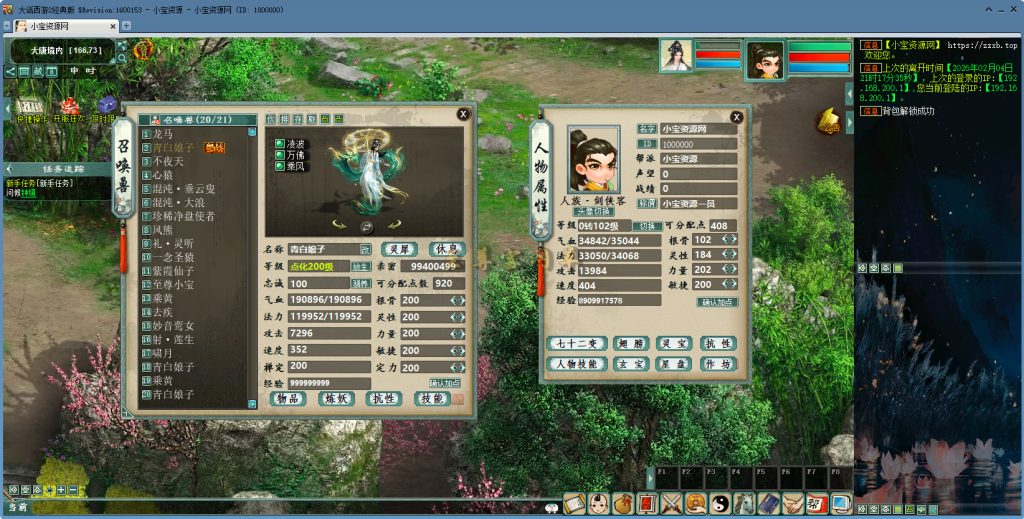Choose 紫霞仙子 from the summon list
This screenshot has width=1024, height=519.
point(174,271)
